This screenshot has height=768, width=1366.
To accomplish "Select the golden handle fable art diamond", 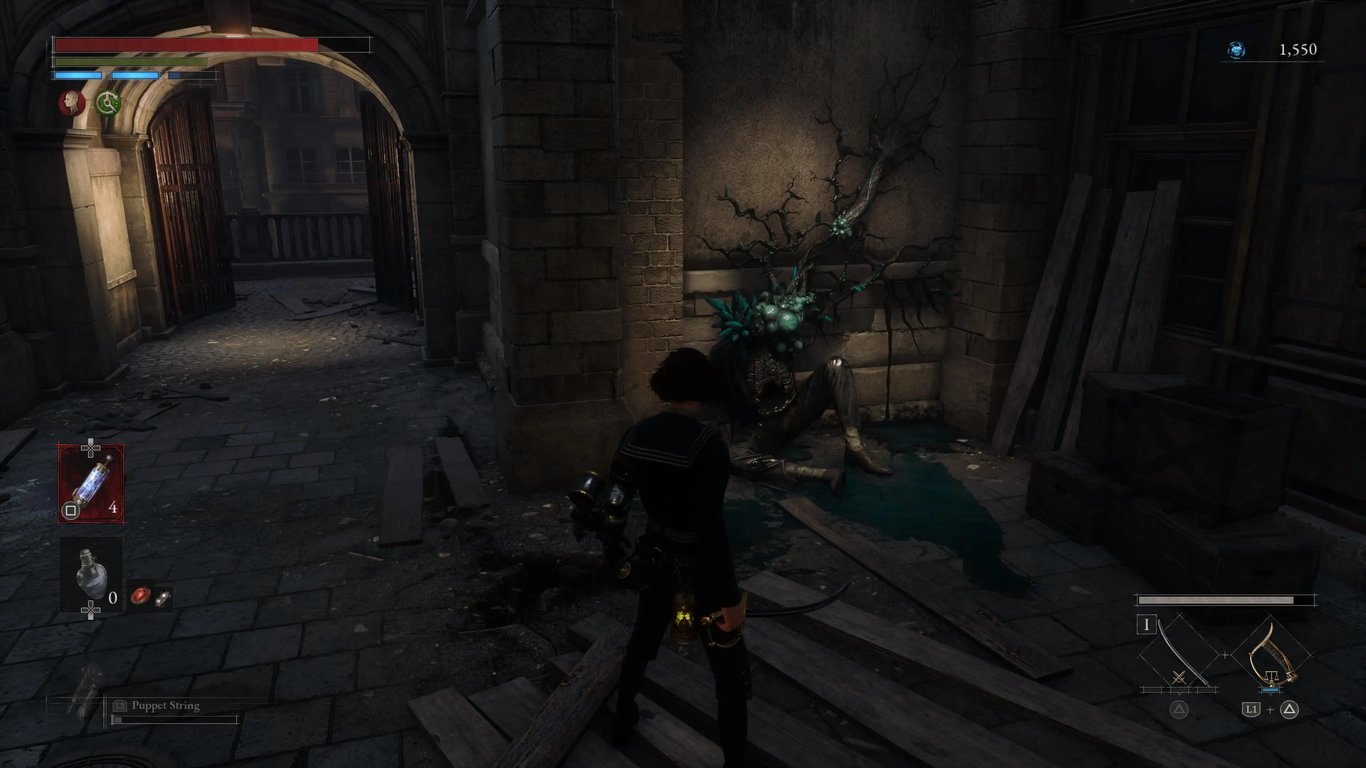I will pos(1270,654).
